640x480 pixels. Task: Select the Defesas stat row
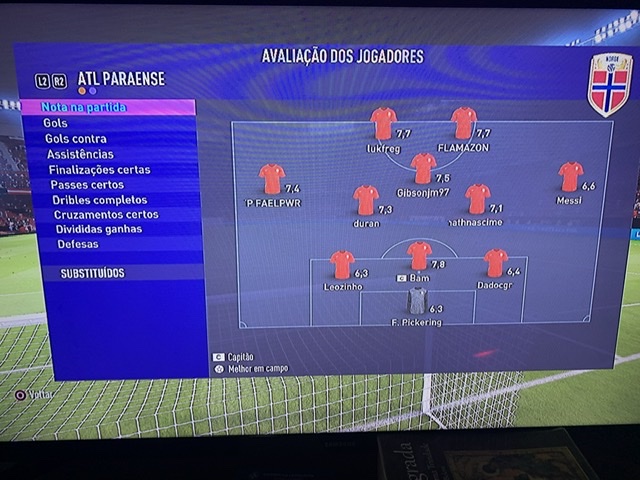[78, 244]
